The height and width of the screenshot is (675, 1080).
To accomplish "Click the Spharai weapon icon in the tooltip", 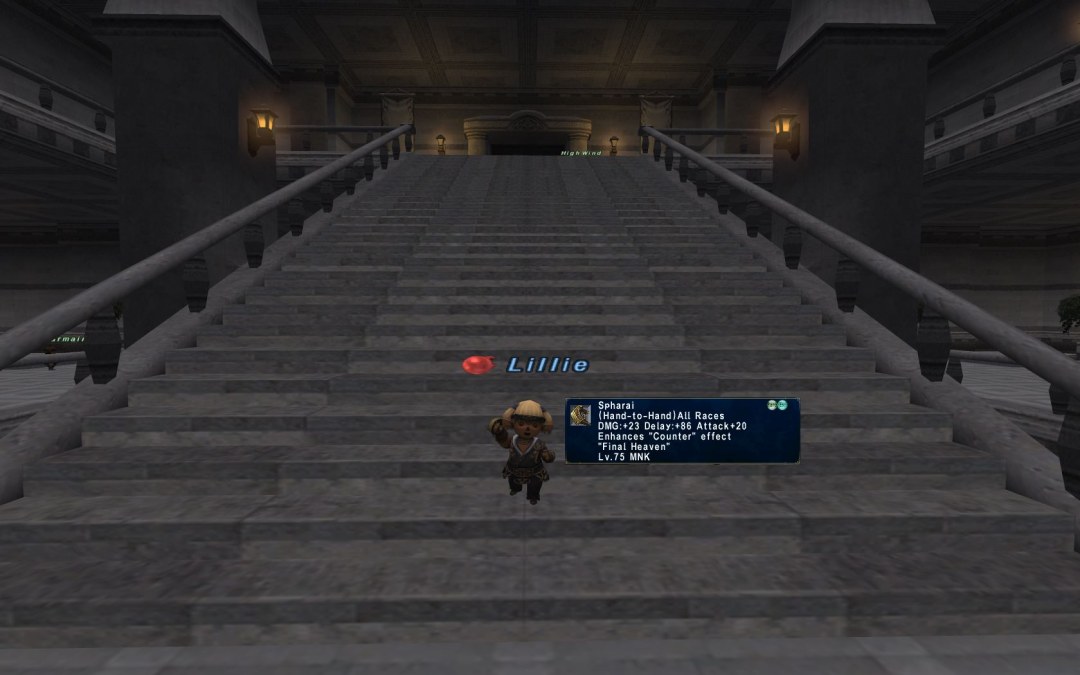I will tap(581, 415).
